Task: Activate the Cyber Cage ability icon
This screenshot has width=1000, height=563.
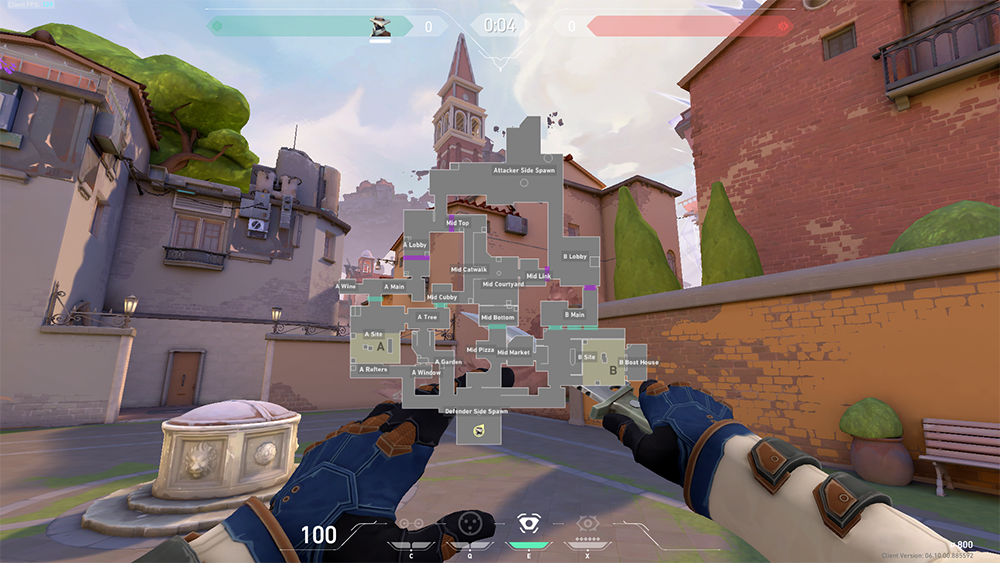Action: (468, 523)
